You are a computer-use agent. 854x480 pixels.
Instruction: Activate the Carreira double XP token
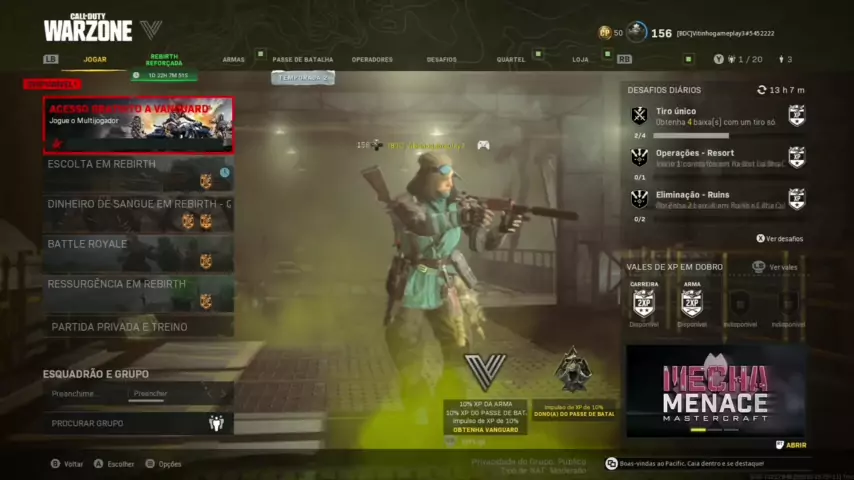pos(644,302)
